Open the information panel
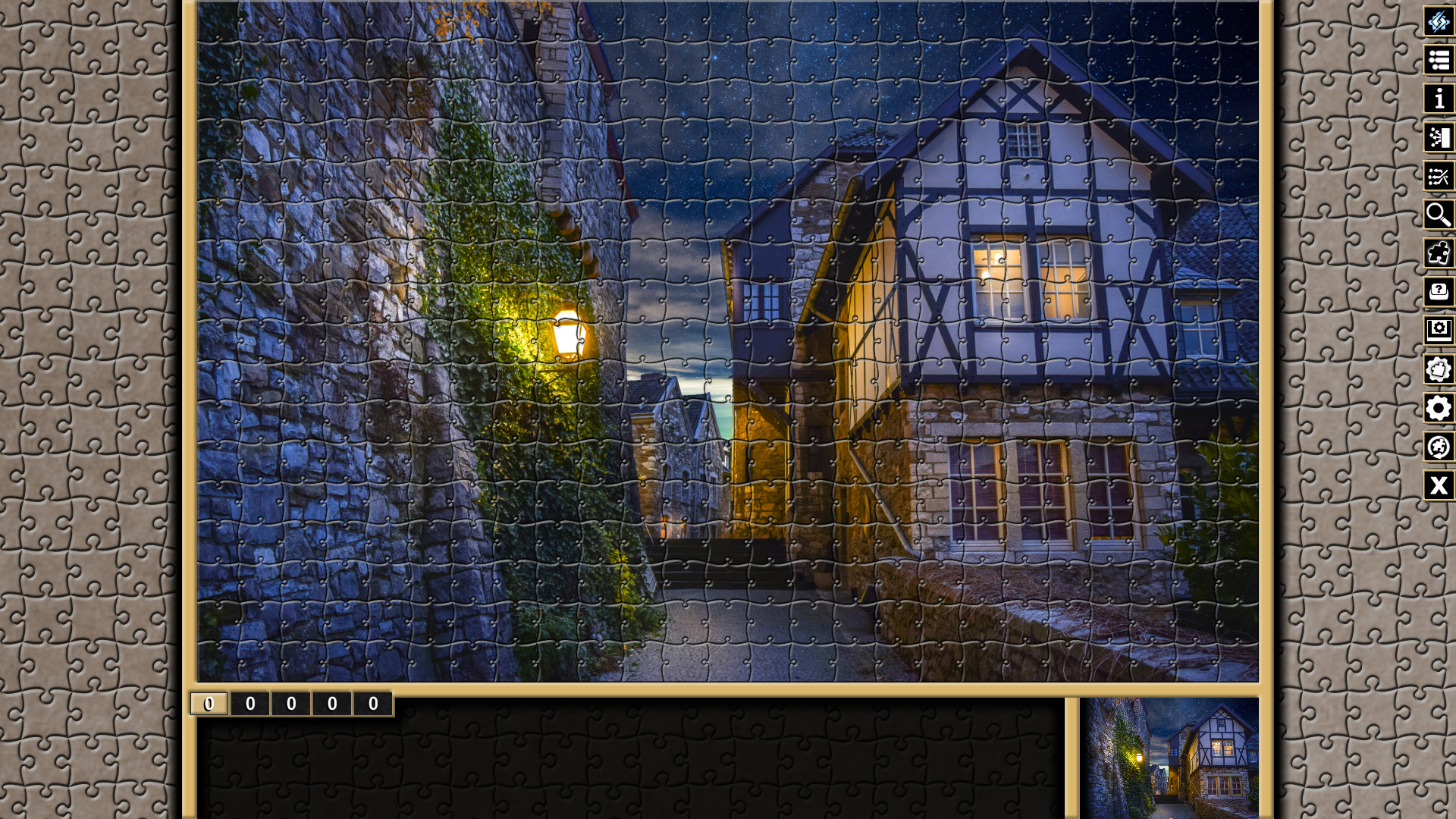This screenshot has height=819, width=1456. point(1439,99)
